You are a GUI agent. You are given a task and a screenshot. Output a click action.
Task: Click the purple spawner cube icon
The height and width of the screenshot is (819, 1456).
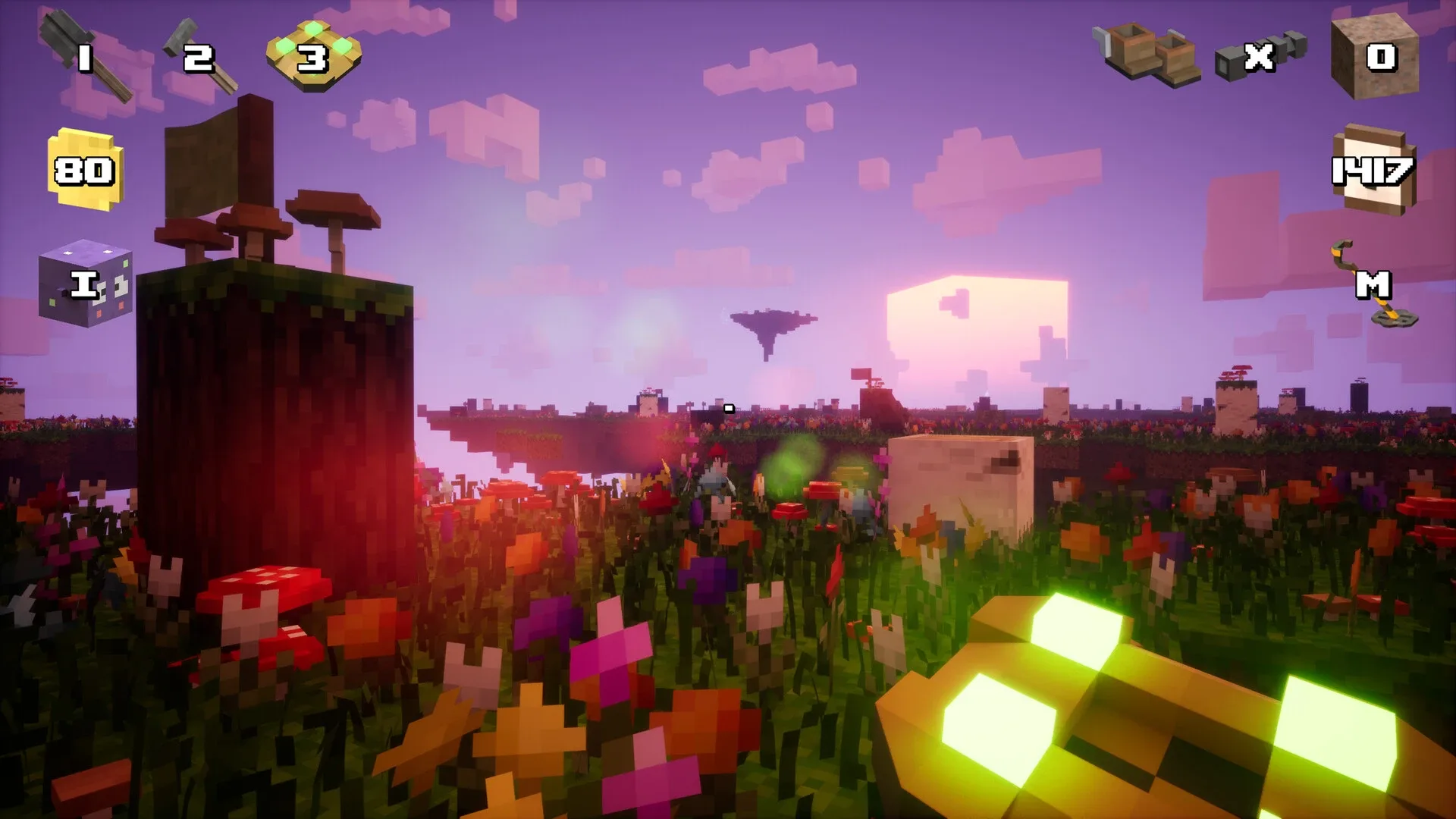(x=87, y=284)
